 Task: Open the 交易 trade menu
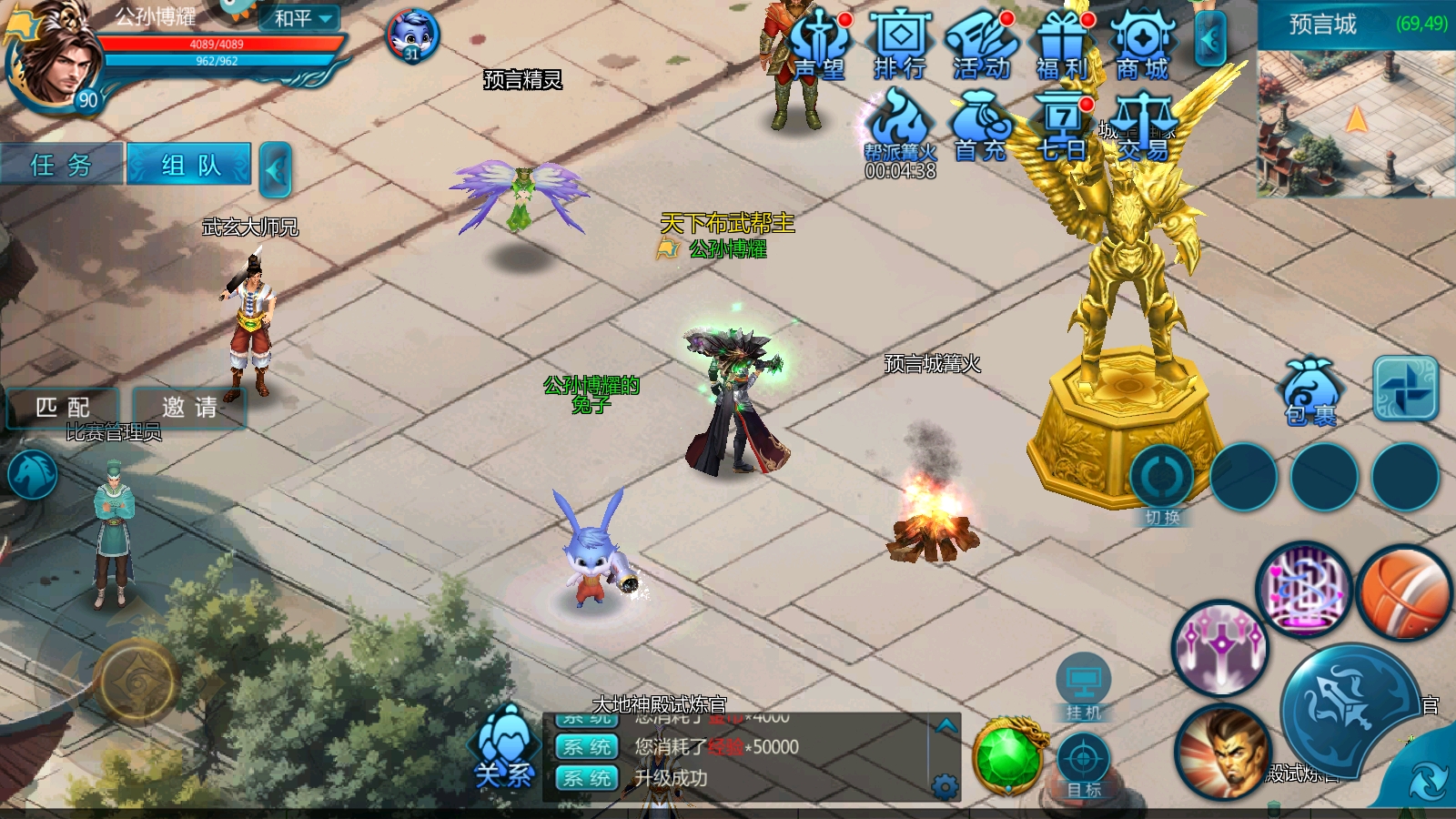point(1143,128)
